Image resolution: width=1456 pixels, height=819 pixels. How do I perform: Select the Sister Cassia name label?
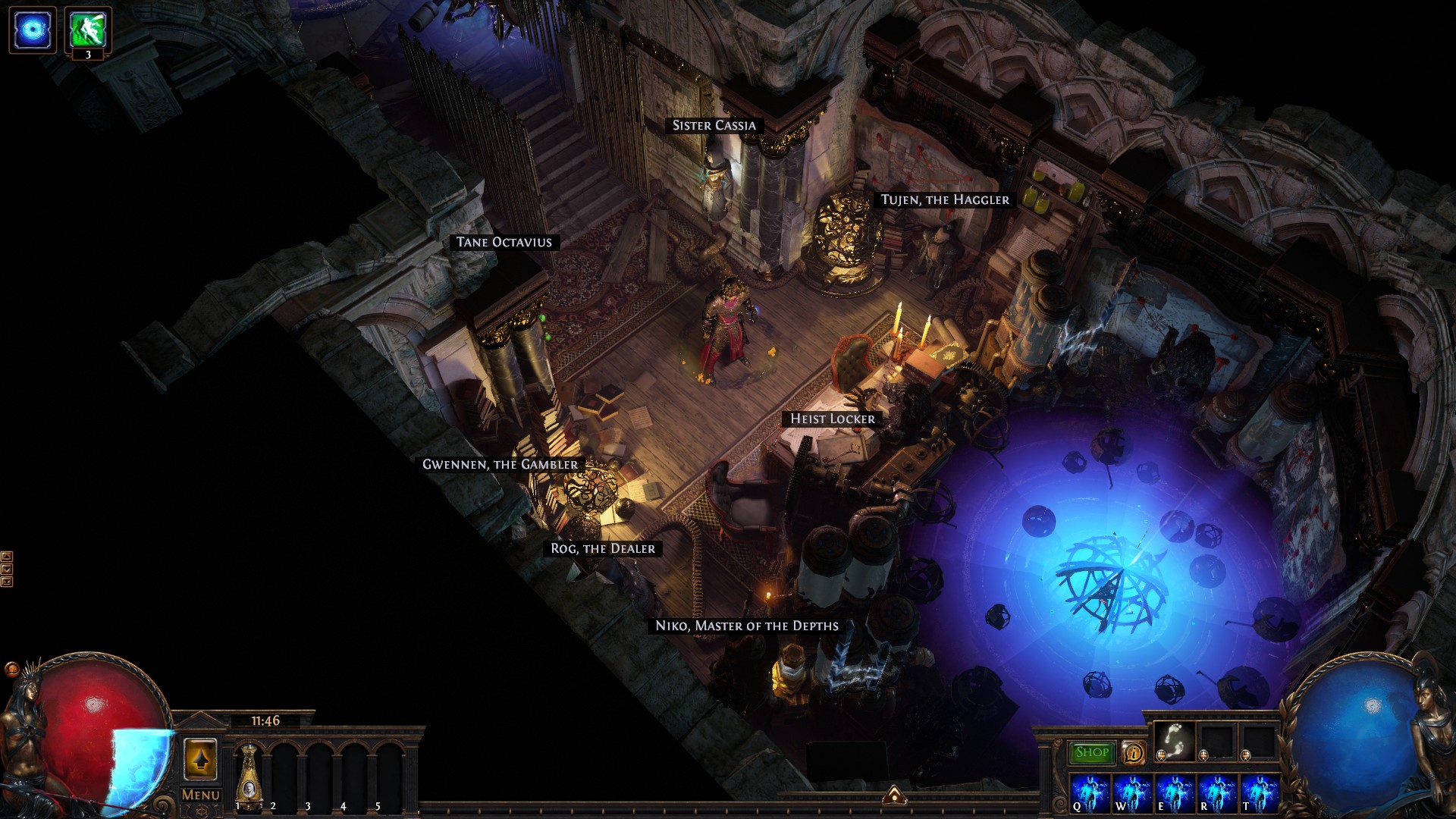pyautogui.click(x=714, y=125)
